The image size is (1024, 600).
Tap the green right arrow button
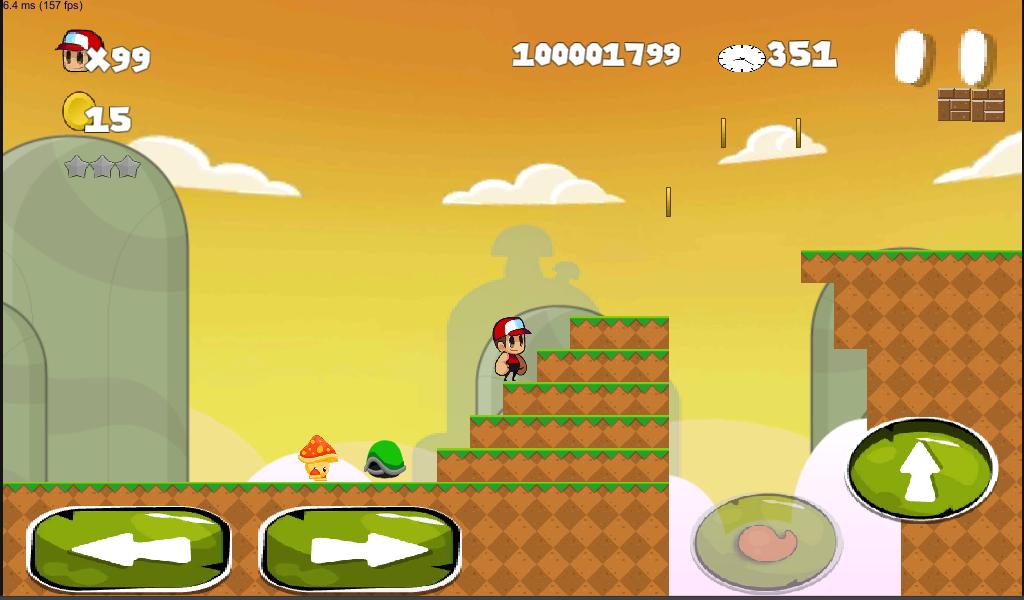click(x=361, y=549)
